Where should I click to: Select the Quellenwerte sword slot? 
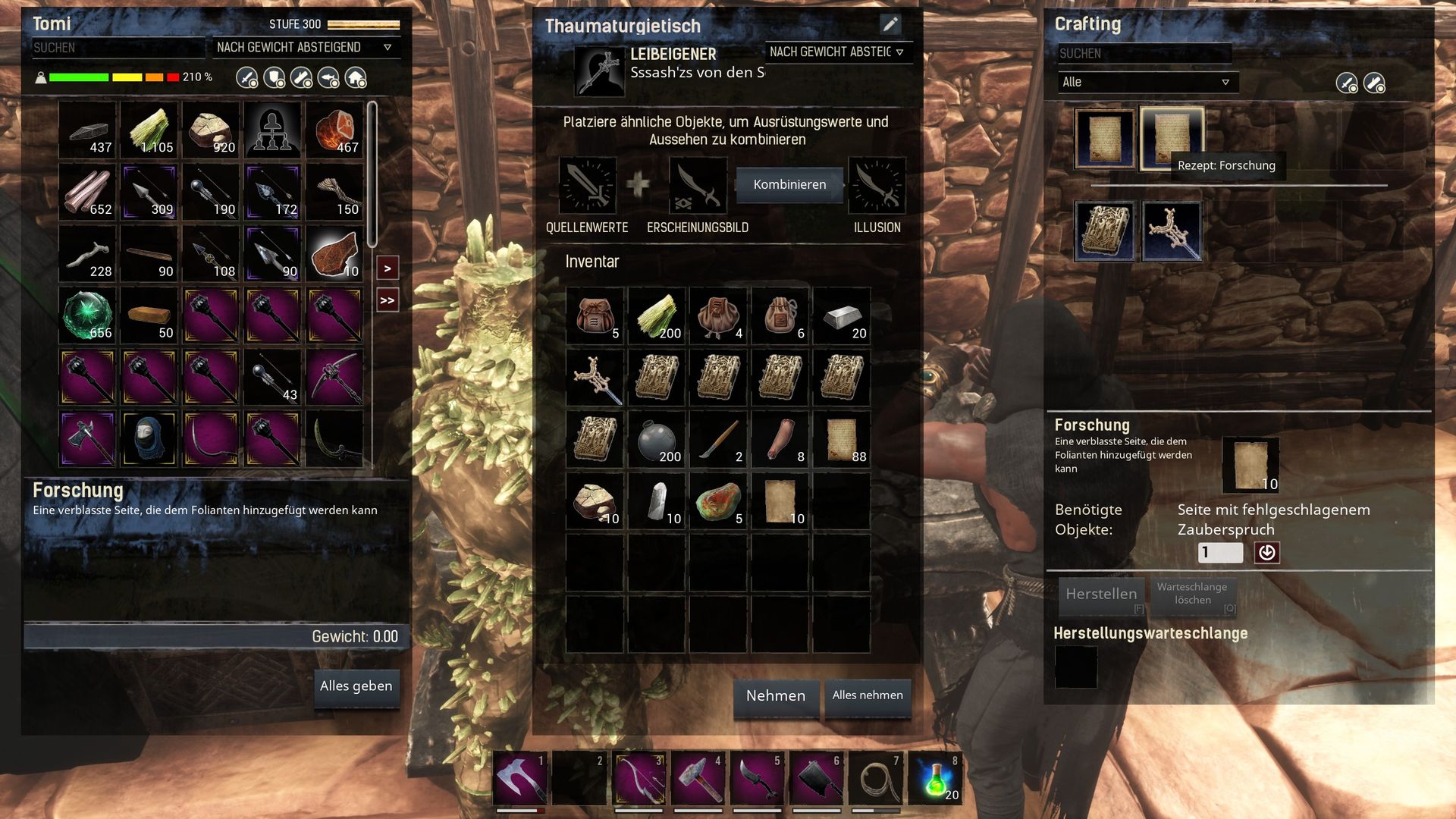588,186
